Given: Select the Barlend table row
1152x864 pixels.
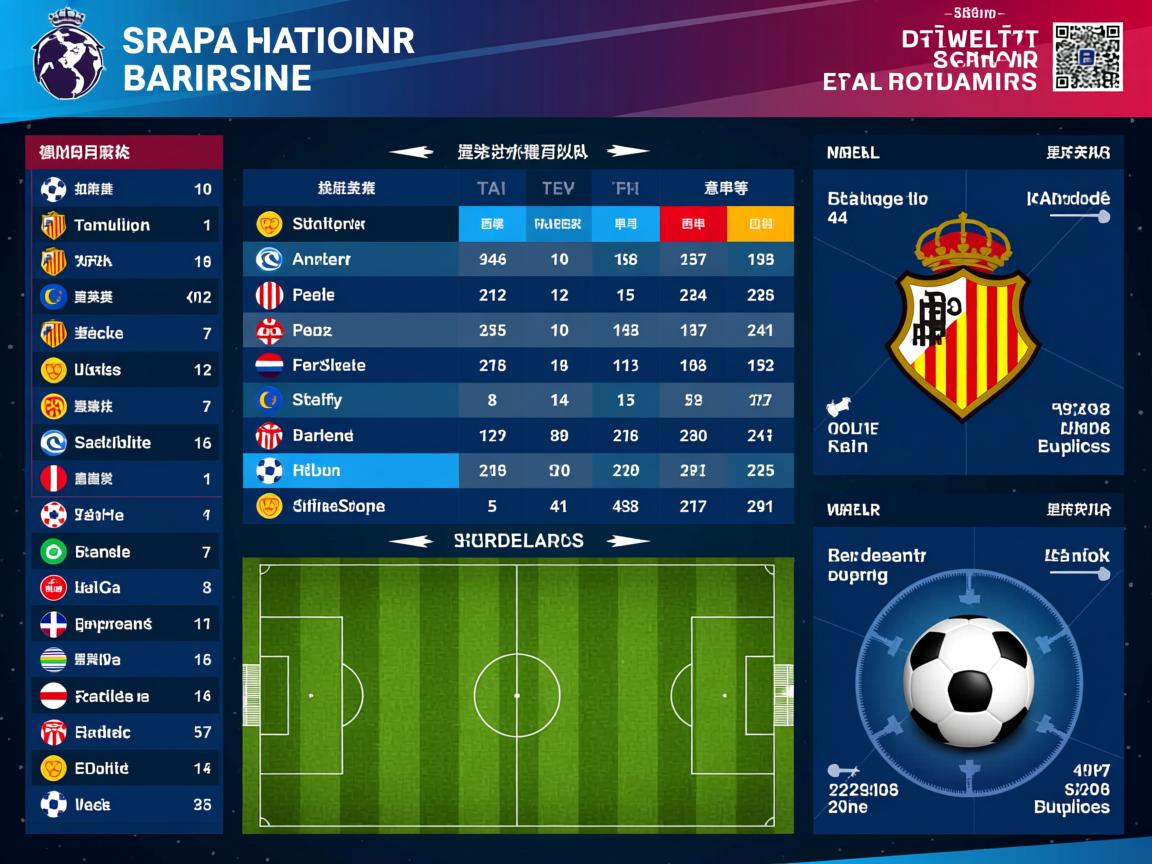Looking at the screenshot, I should pyautogui.click(x=518, y=436).
